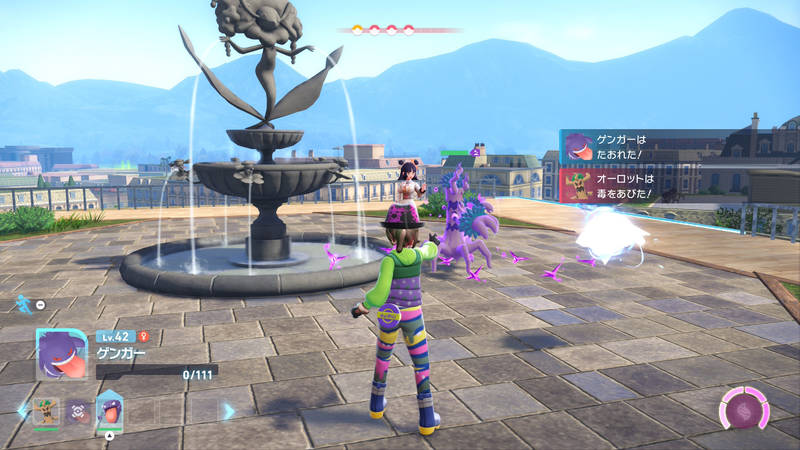Click the left arrow of the party bar

[22, 410]
